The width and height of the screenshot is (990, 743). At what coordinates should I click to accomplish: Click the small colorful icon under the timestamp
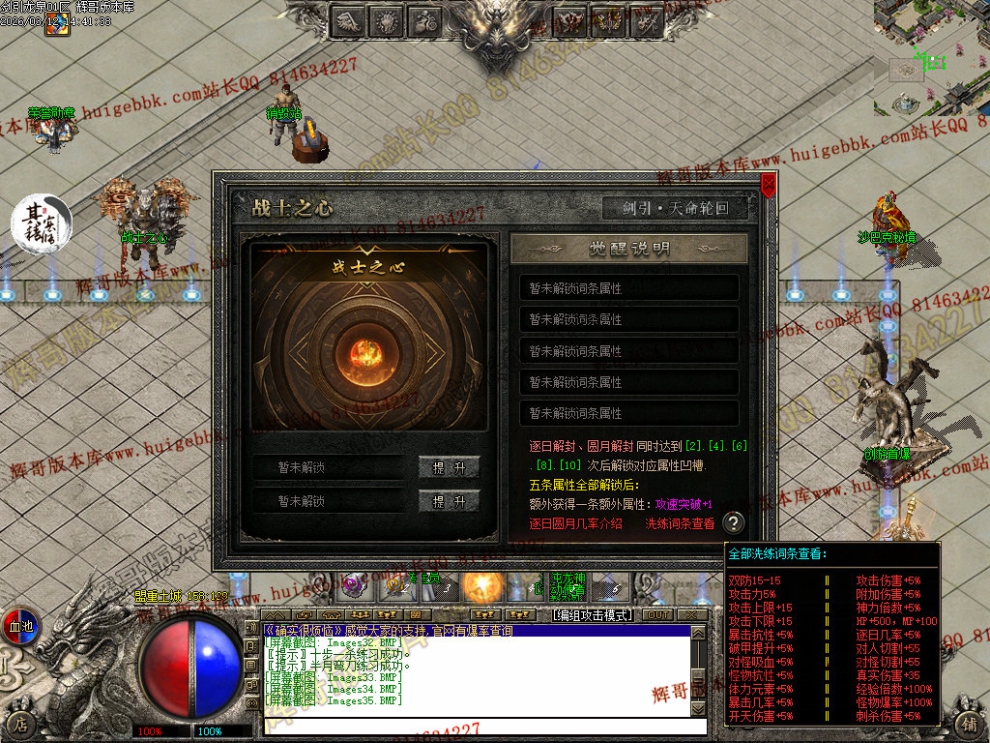(56, 28)
